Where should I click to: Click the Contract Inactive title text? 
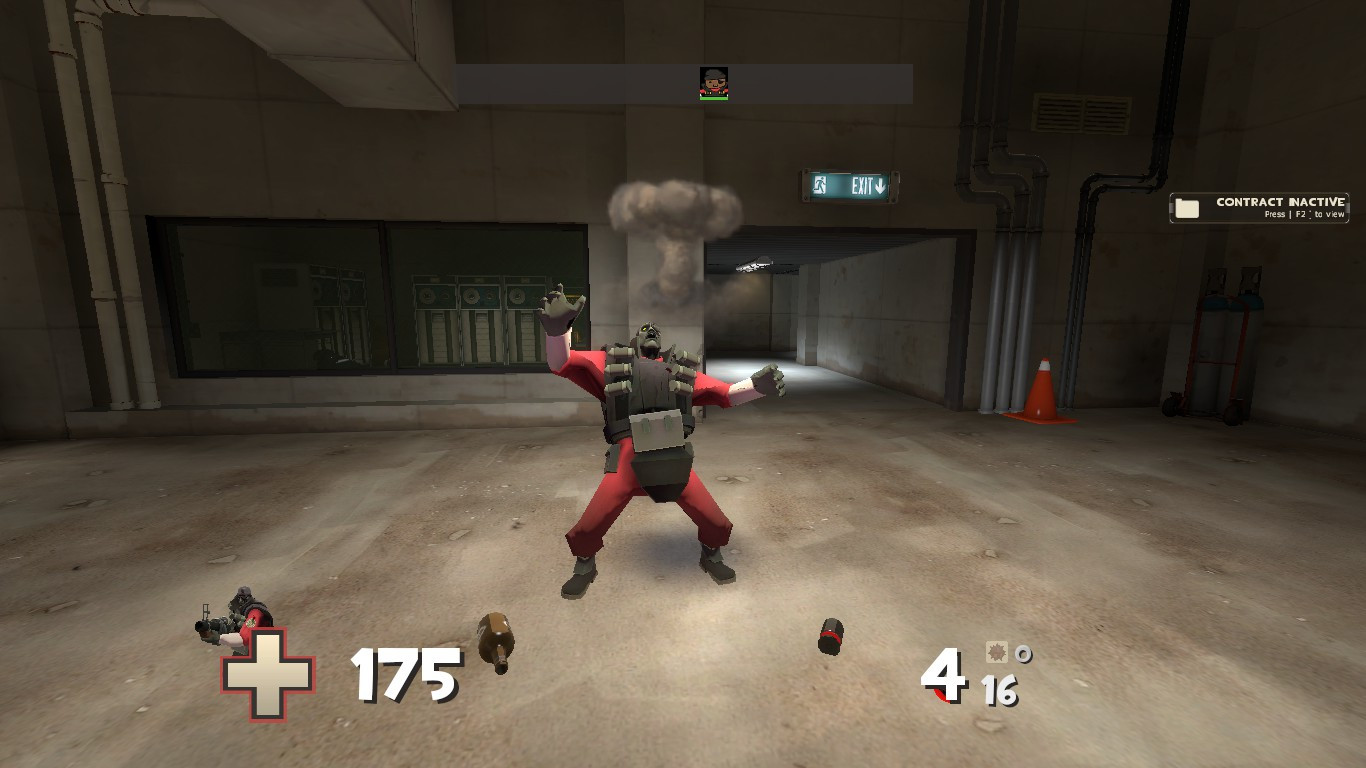coord(1280,202)
